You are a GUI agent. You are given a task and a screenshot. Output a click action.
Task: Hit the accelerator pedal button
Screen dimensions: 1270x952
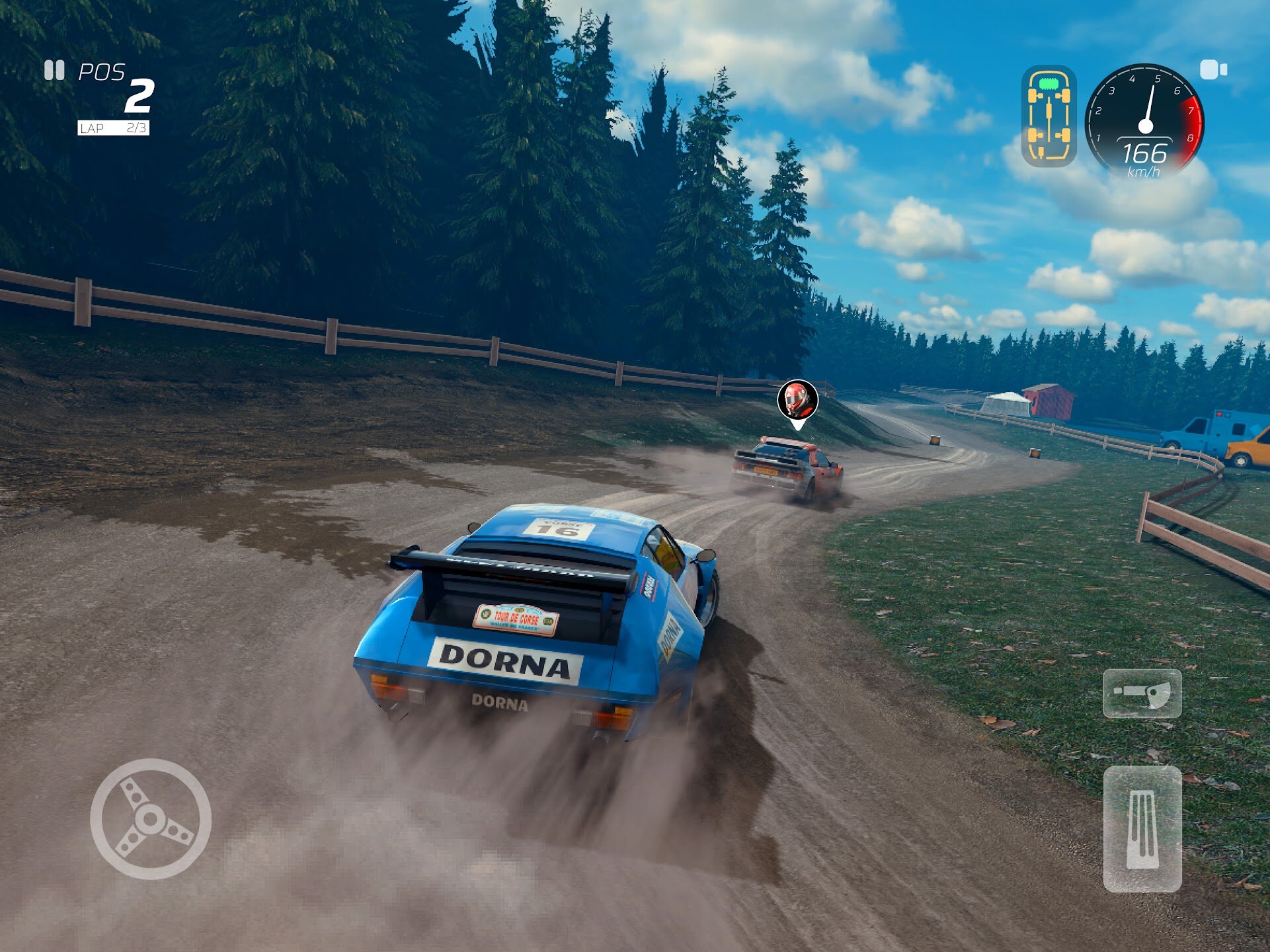1142,829
